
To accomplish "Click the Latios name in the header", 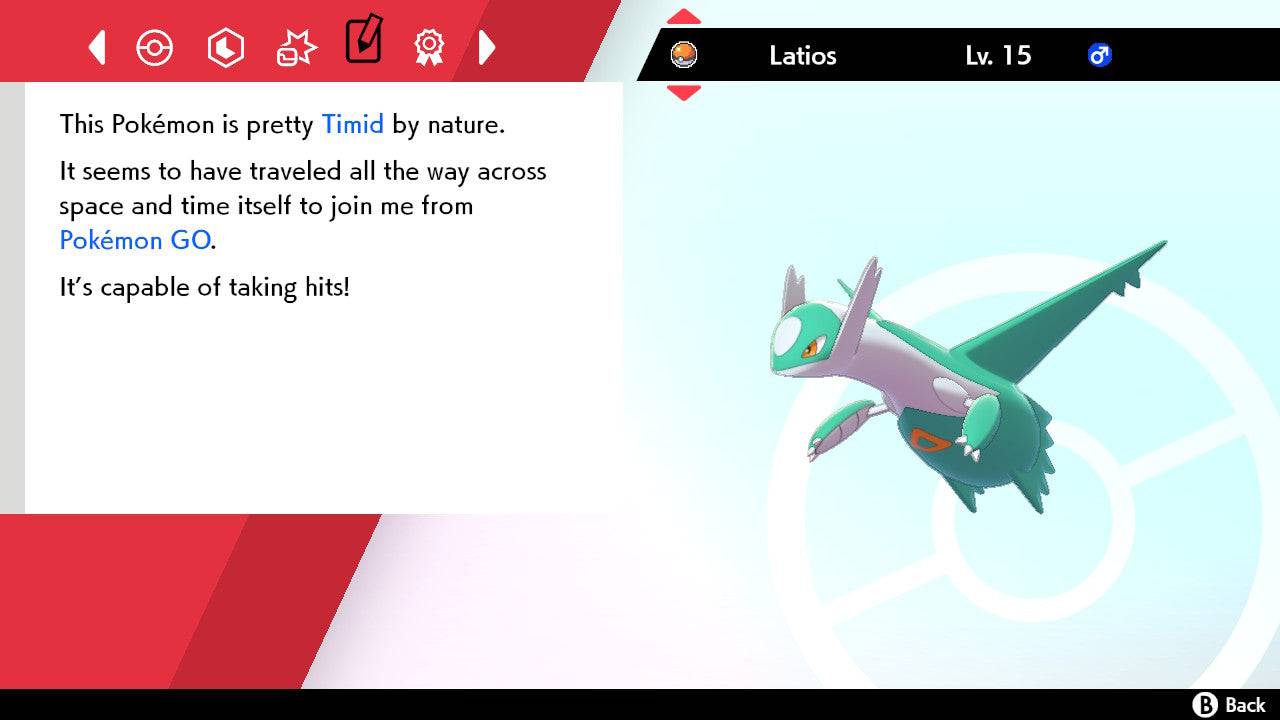I will (803, 56).
